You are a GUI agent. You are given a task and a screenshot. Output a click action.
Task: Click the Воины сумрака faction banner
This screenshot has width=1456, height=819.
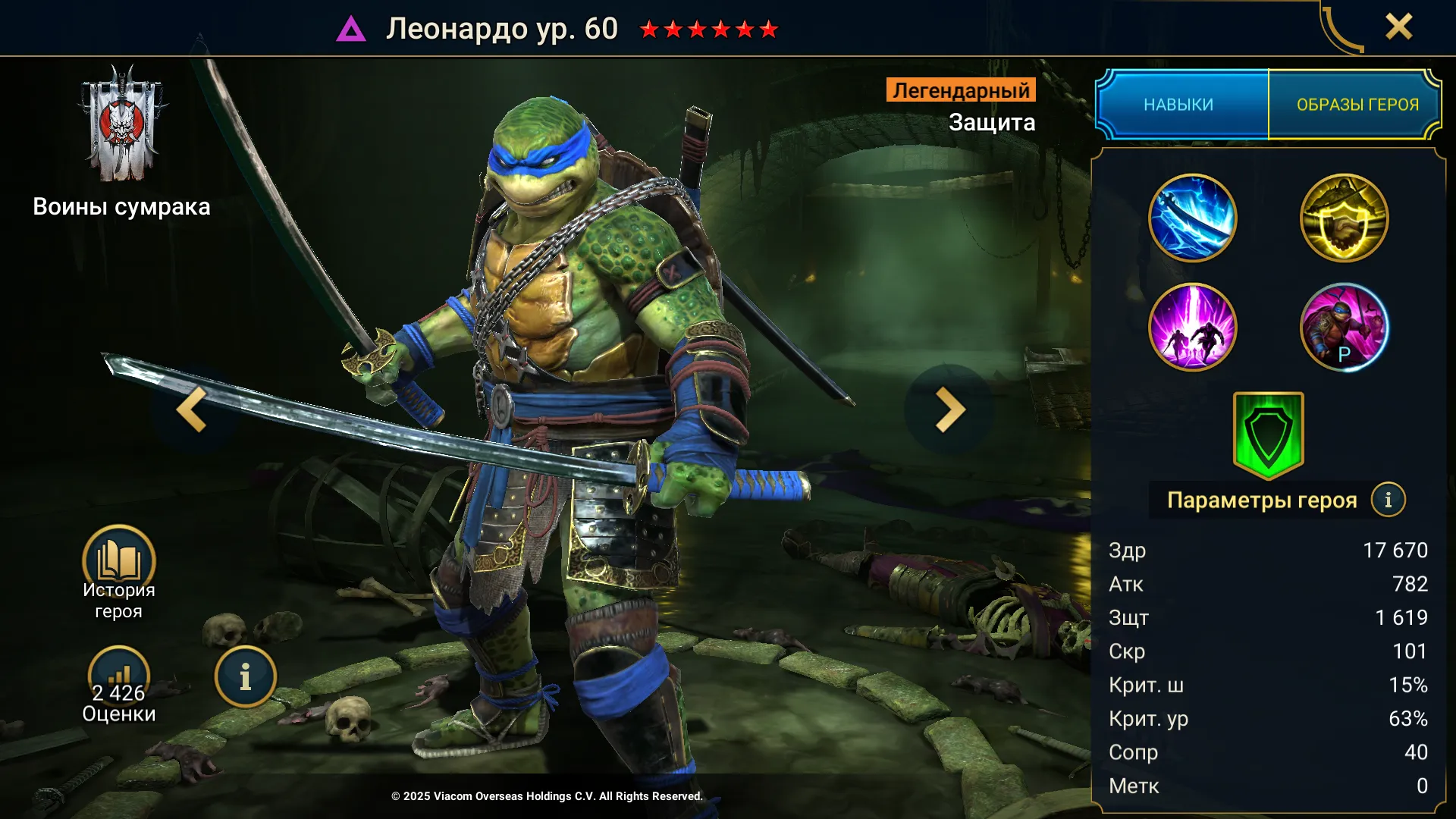tap(121, 125)
